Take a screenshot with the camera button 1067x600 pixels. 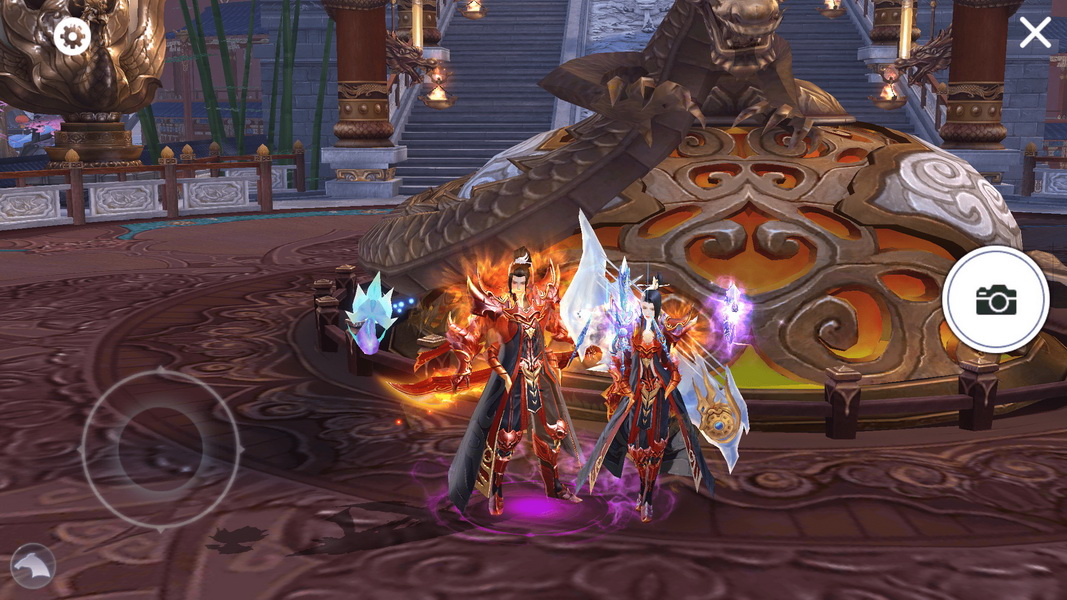[x=995, y=299]
